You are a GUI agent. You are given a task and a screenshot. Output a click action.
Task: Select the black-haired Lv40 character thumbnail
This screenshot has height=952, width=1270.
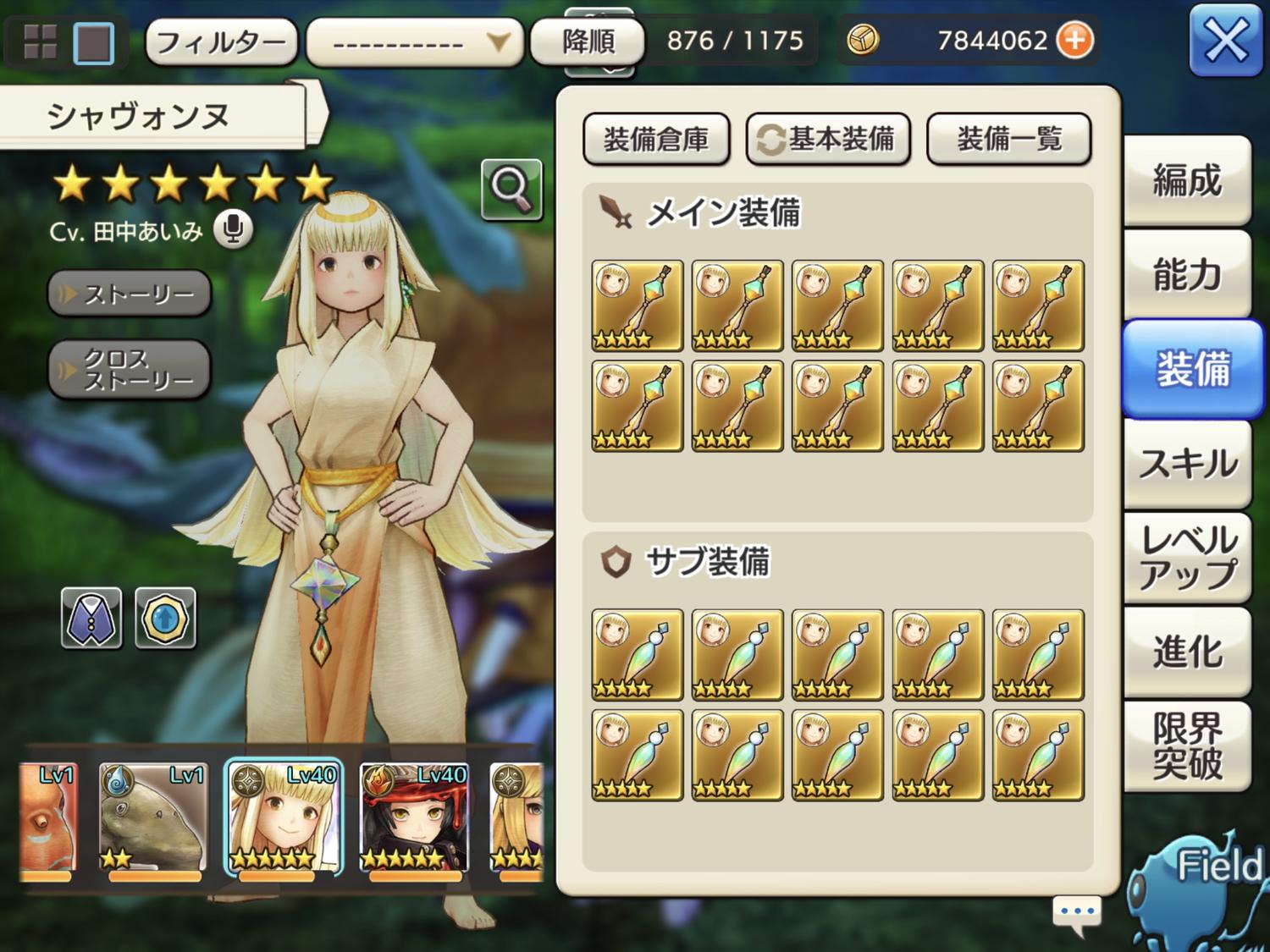tap(414, 817)
